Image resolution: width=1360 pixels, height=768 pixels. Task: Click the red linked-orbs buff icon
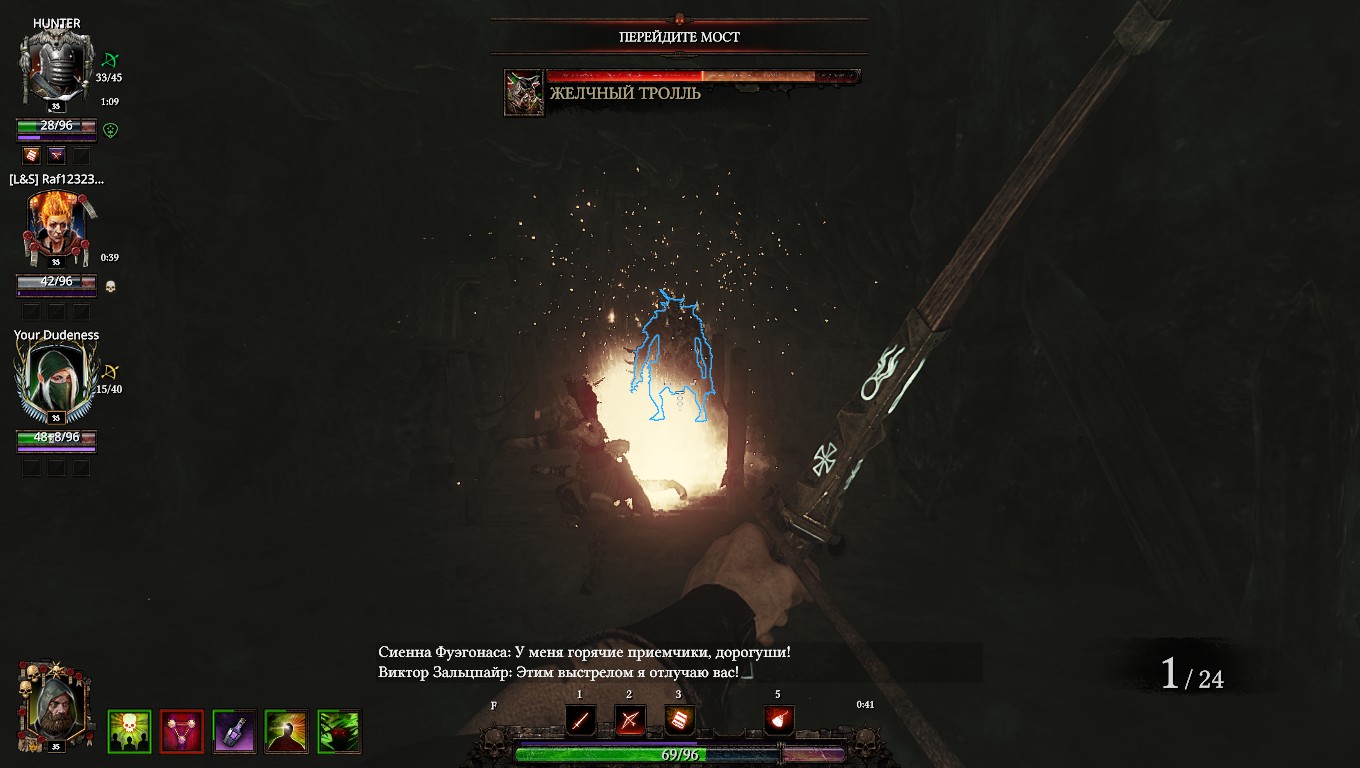click(182, 731)
